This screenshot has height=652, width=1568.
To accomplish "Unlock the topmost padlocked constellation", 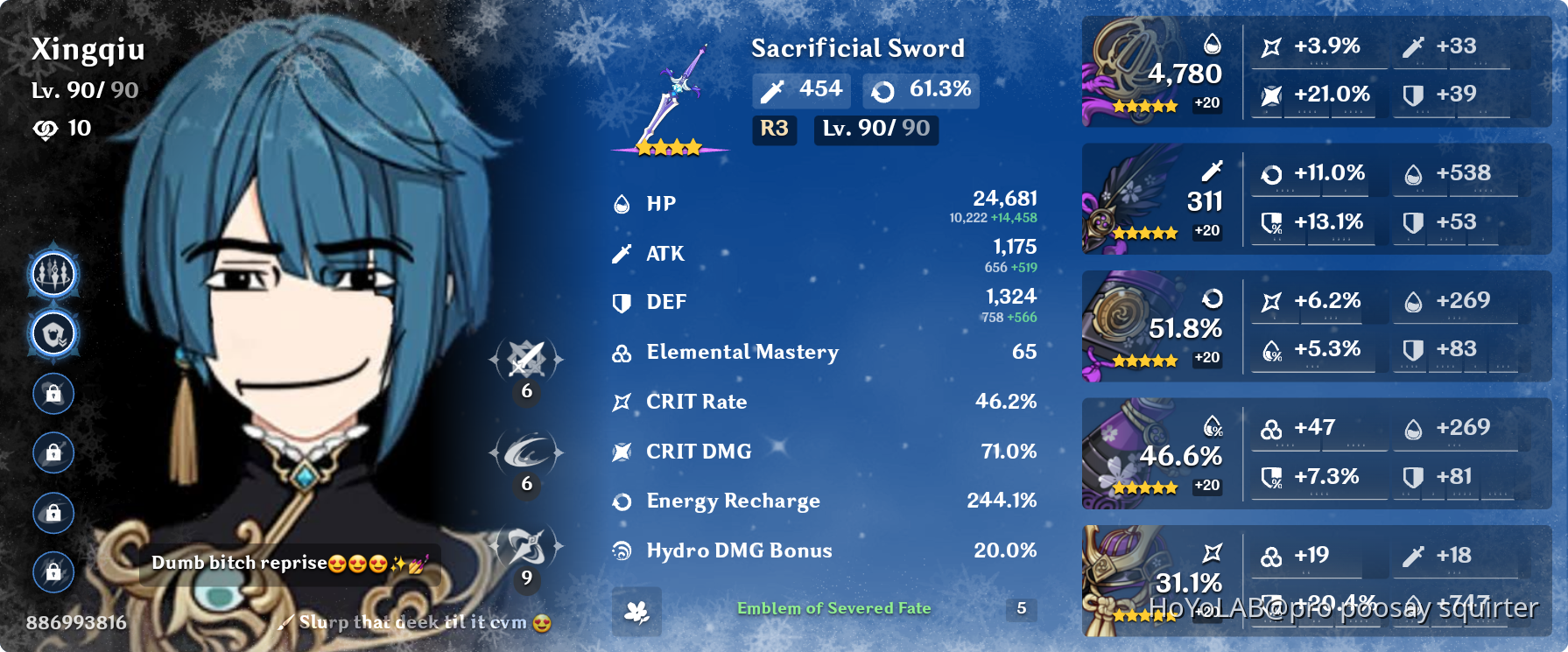I will [x=53, y=393].
